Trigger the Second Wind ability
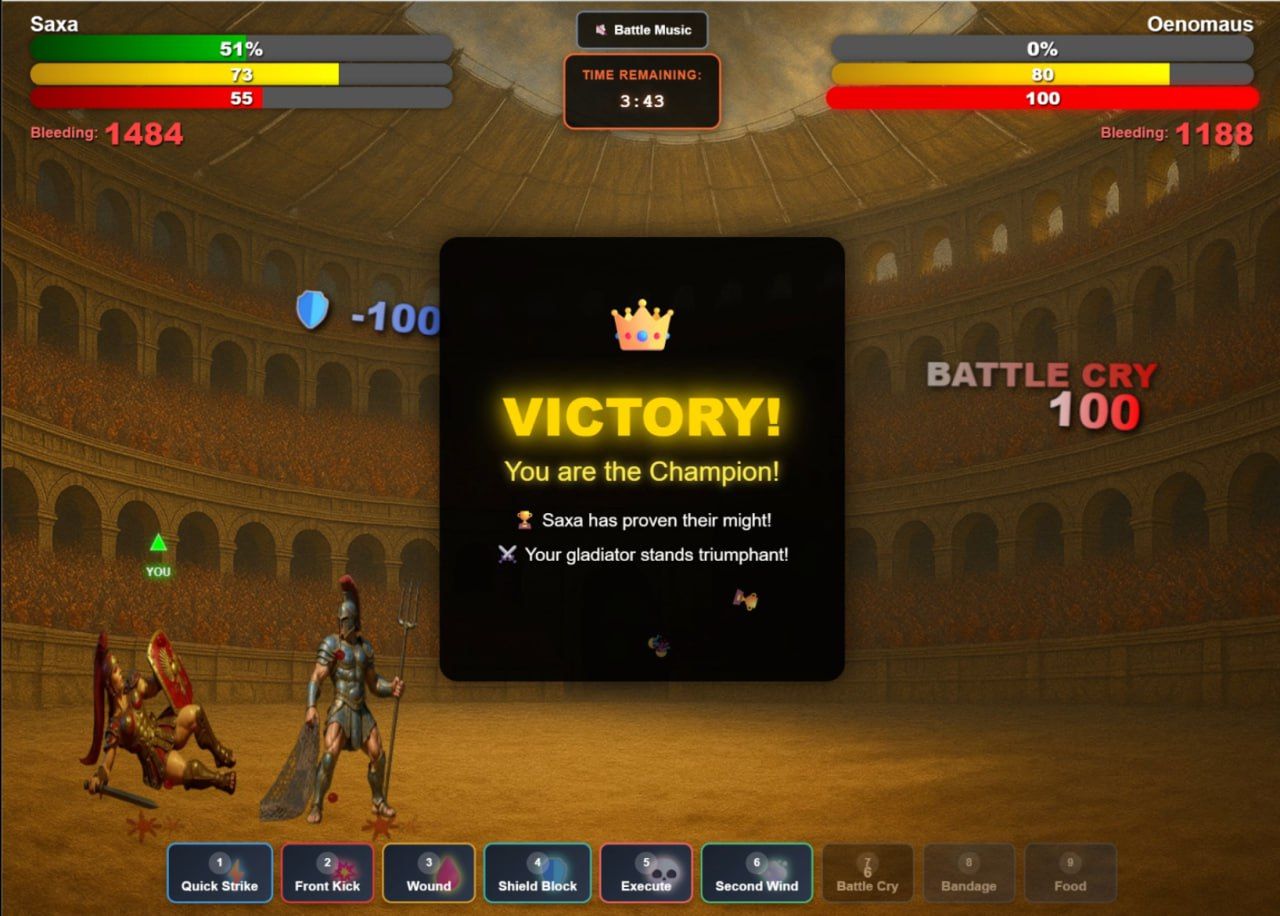Image resolution: width=1280 pixels, height=916 pixels. [756, 873]
